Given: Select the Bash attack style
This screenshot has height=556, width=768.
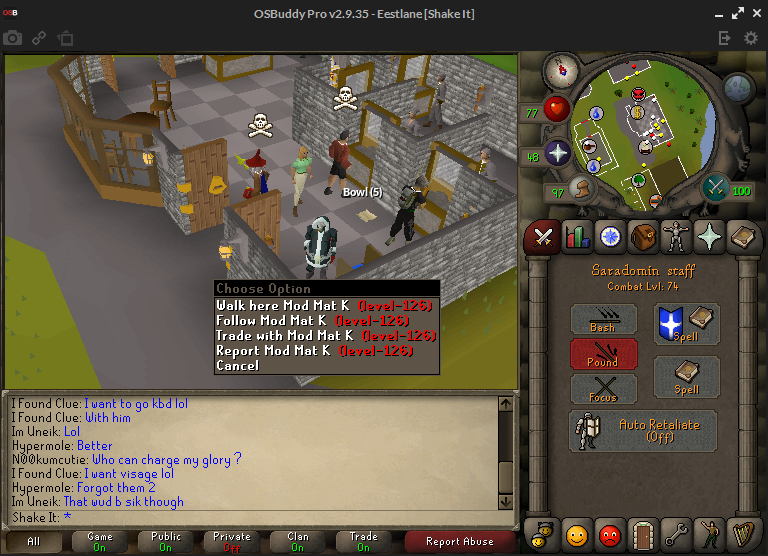Looking at the screenshot, I should point(603,320).
